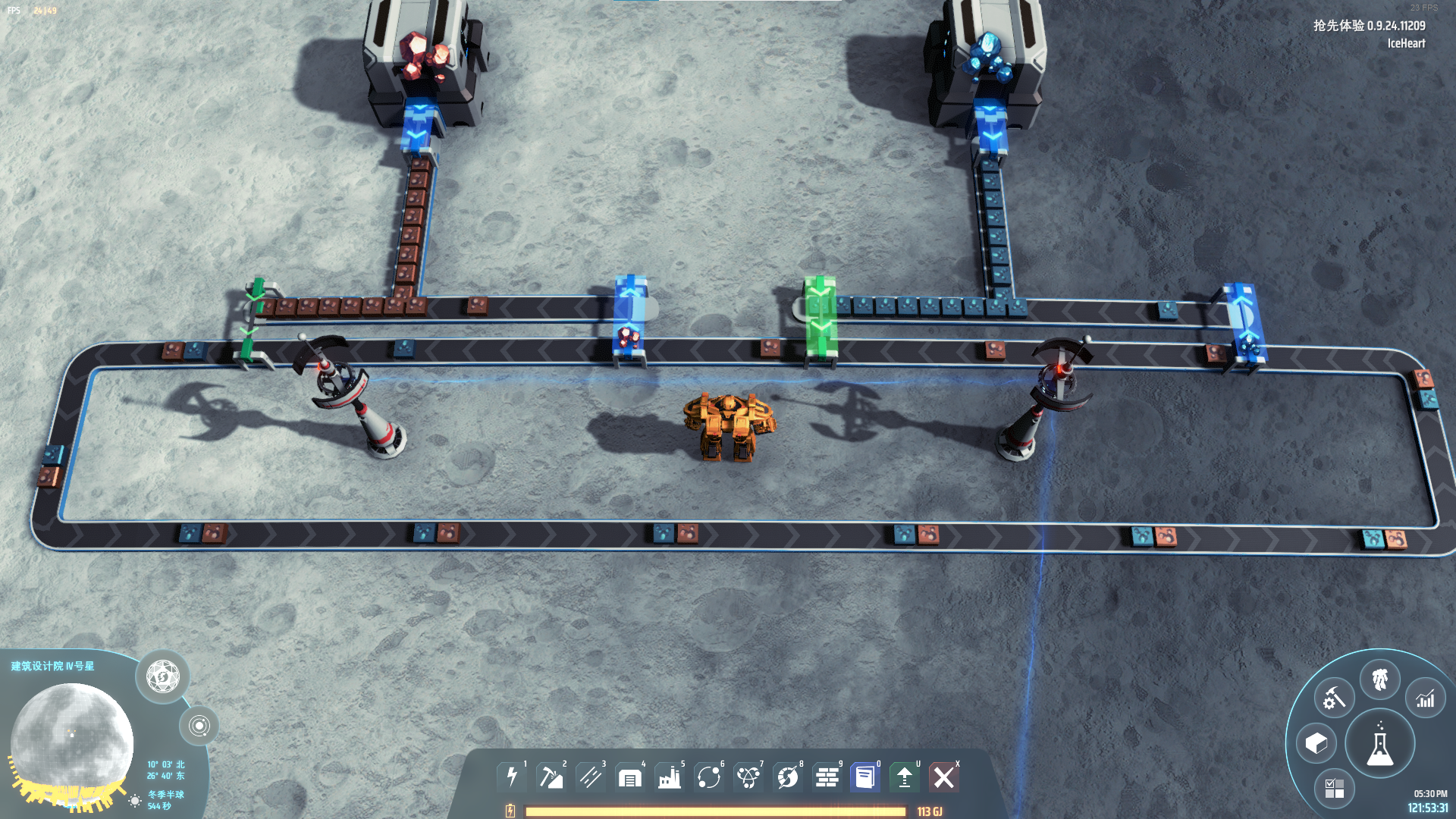Image resolution: width=1456 pixels, height=819 pixels.
Task: Open the research flask tech tree
Action: (x=1379, y=744)
